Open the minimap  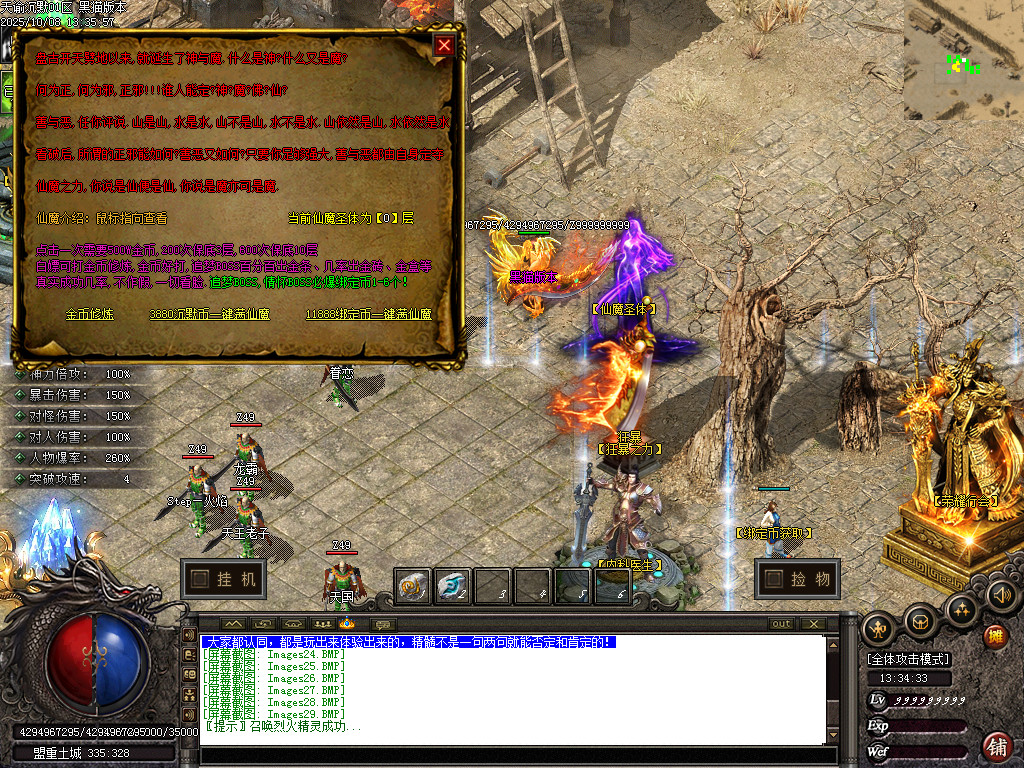coord(962,60)
